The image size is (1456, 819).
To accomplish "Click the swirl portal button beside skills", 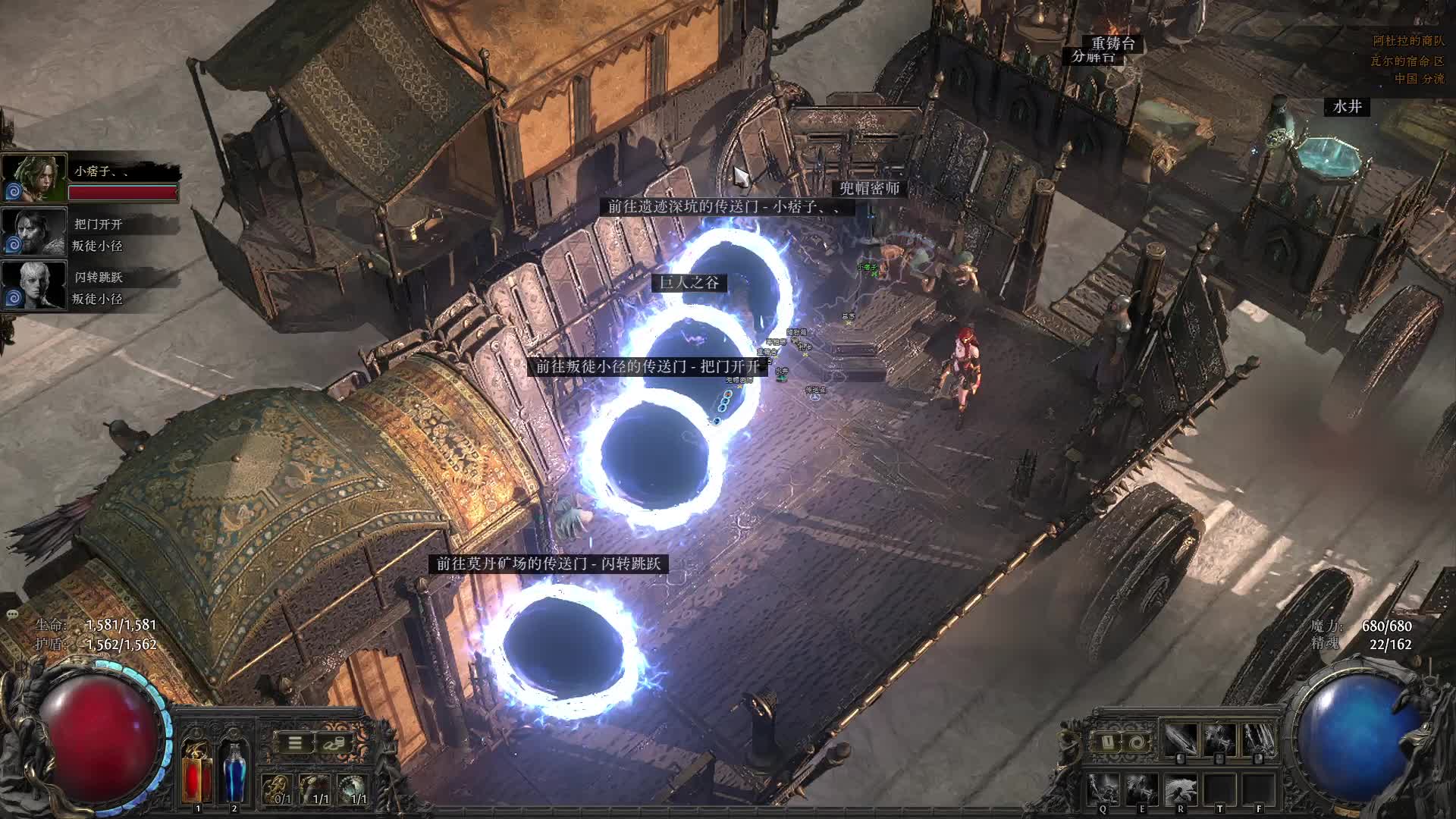I will click(1135, 741).
